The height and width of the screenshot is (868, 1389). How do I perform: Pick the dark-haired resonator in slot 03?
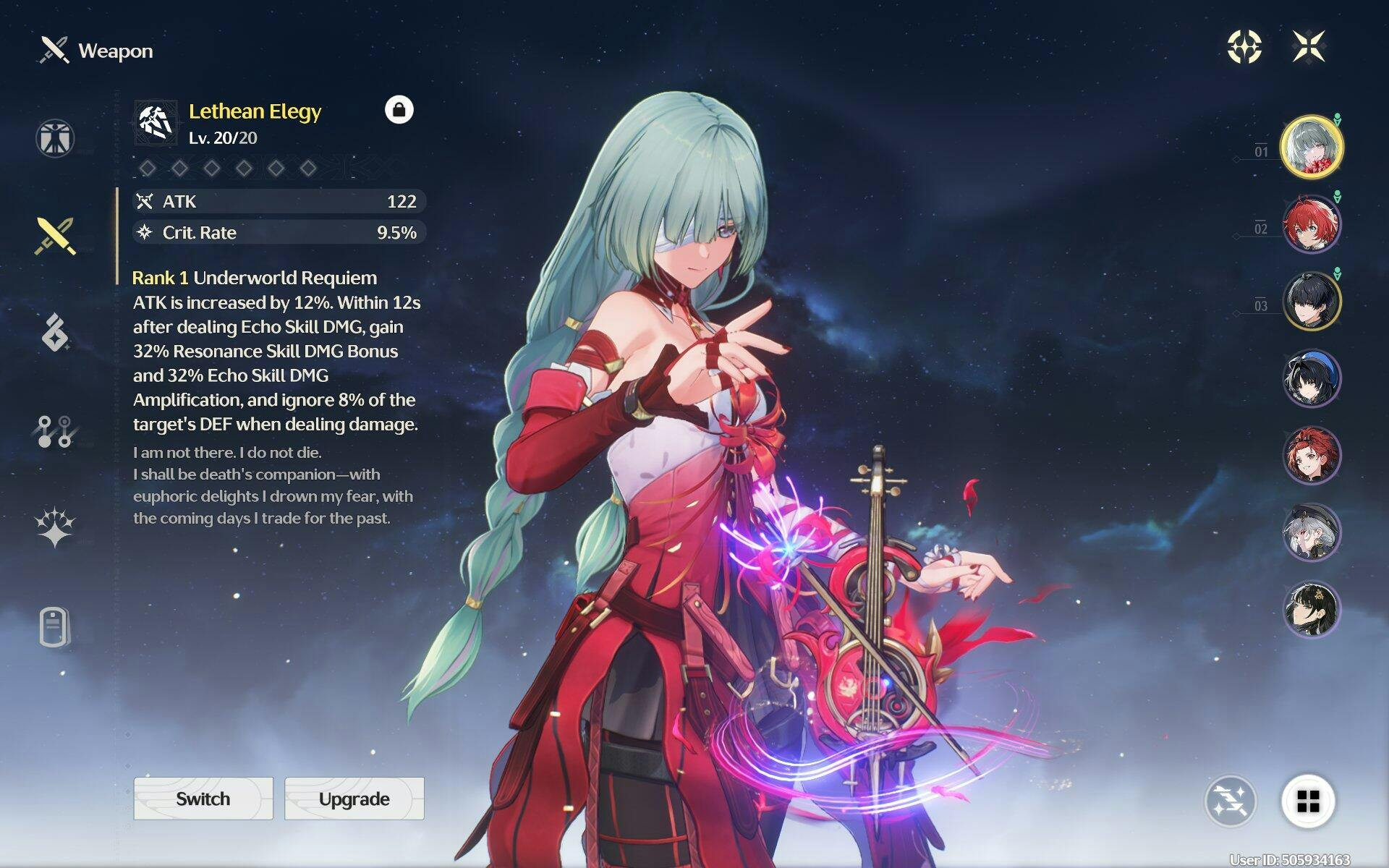point(1311,301)
